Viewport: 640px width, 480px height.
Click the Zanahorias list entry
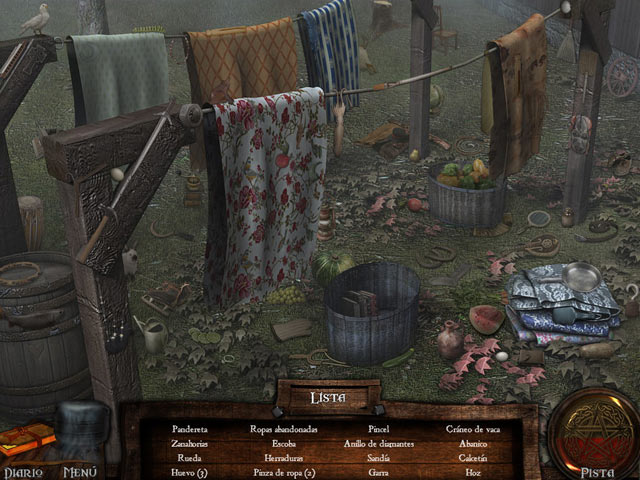[x=189, y=443]
